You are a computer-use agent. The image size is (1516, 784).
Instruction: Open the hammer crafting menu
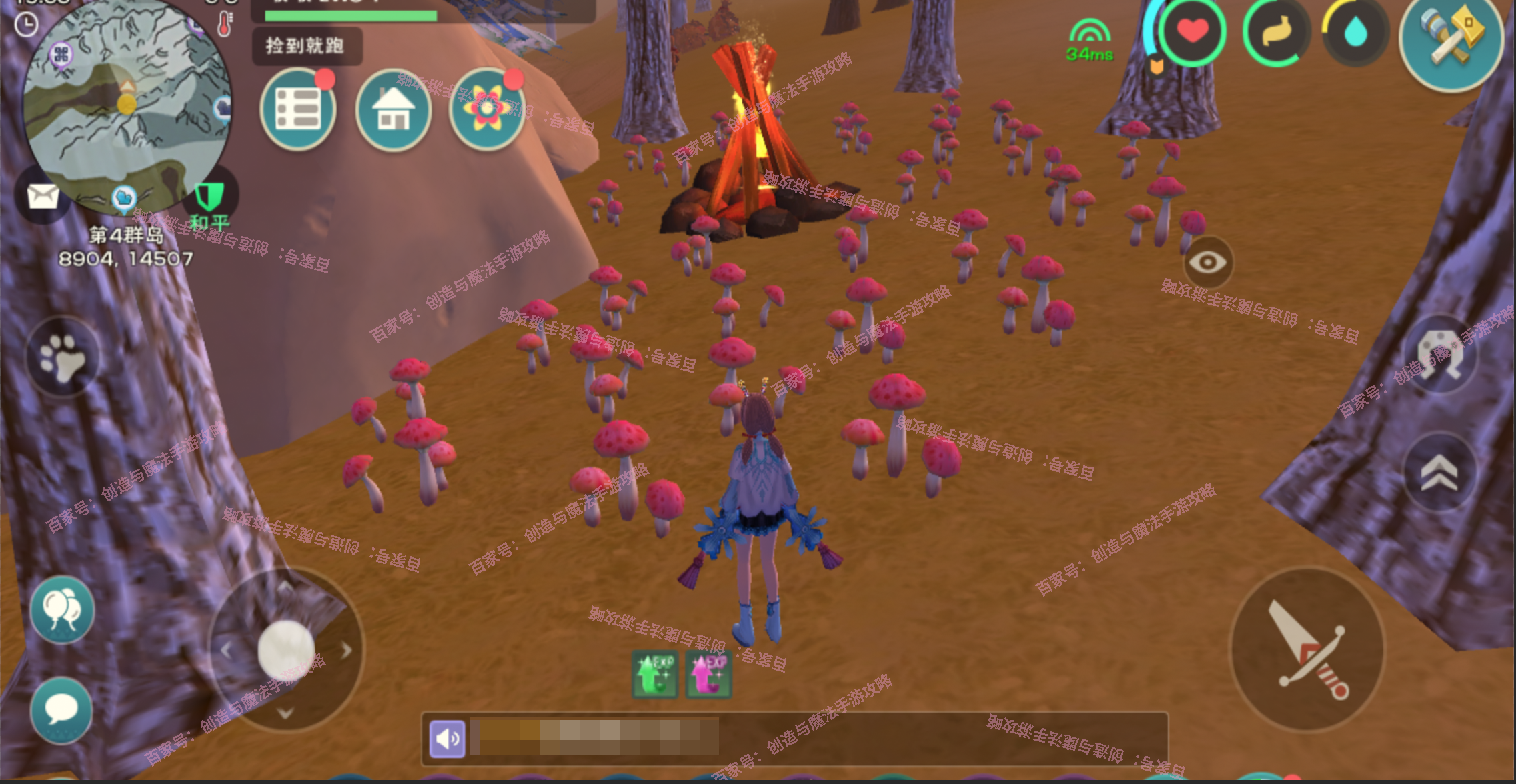[1451, 40]
